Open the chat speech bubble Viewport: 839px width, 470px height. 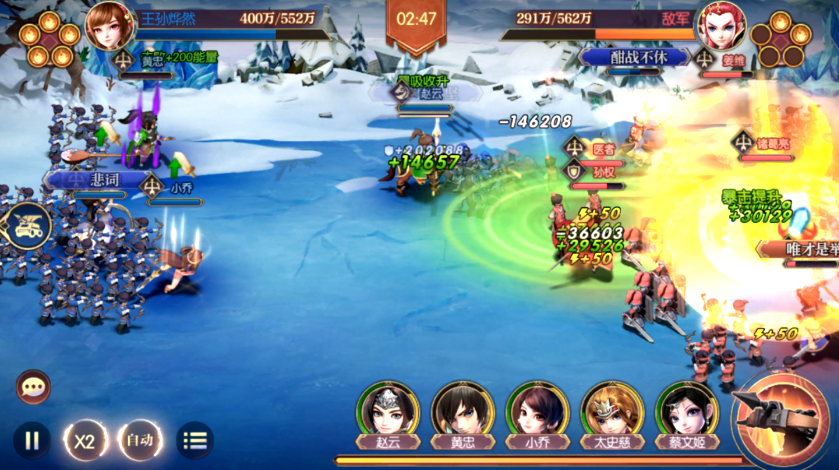(x=33, y=386)
